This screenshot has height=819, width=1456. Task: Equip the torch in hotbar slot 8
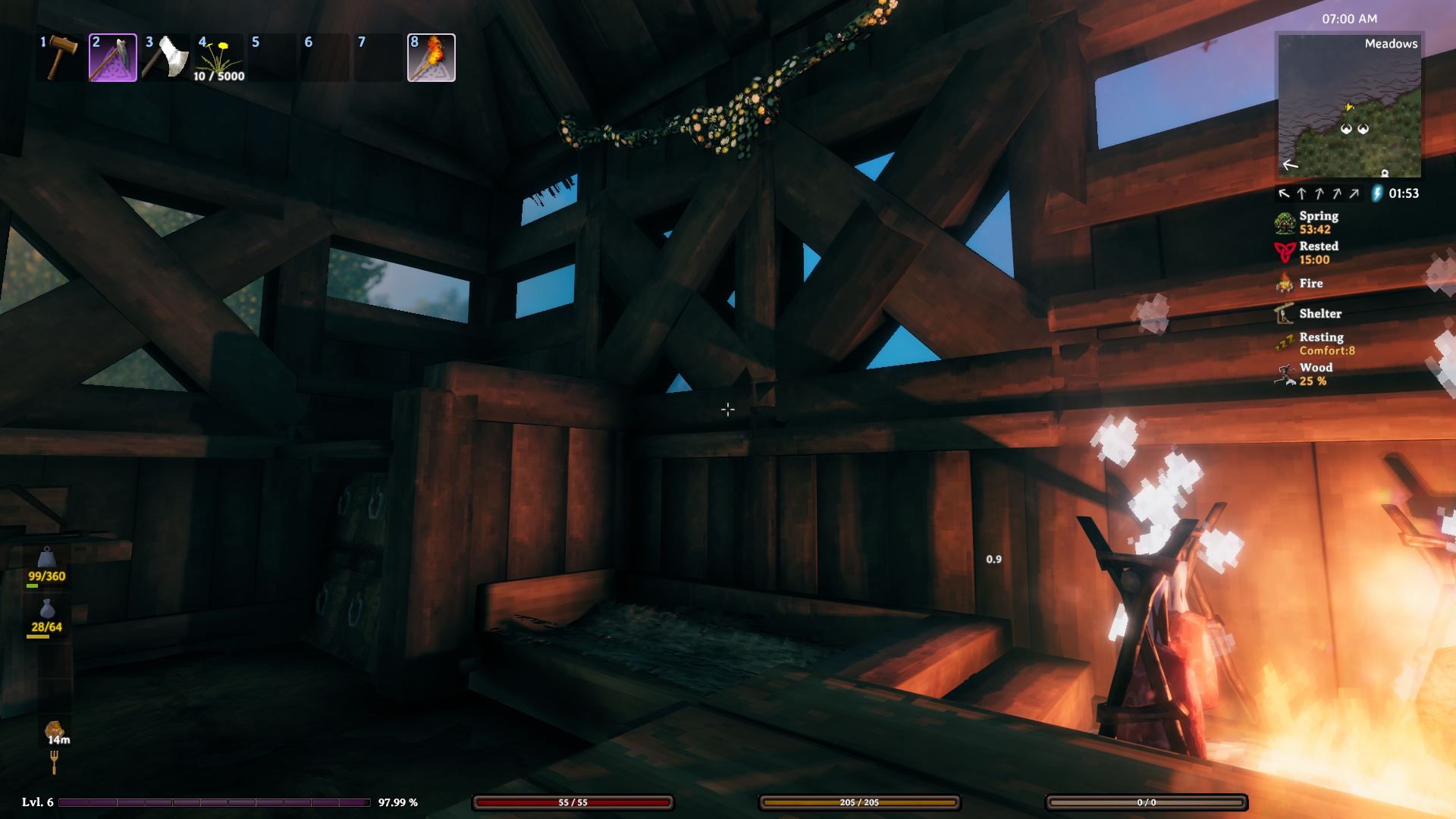(x=431, y=58)
